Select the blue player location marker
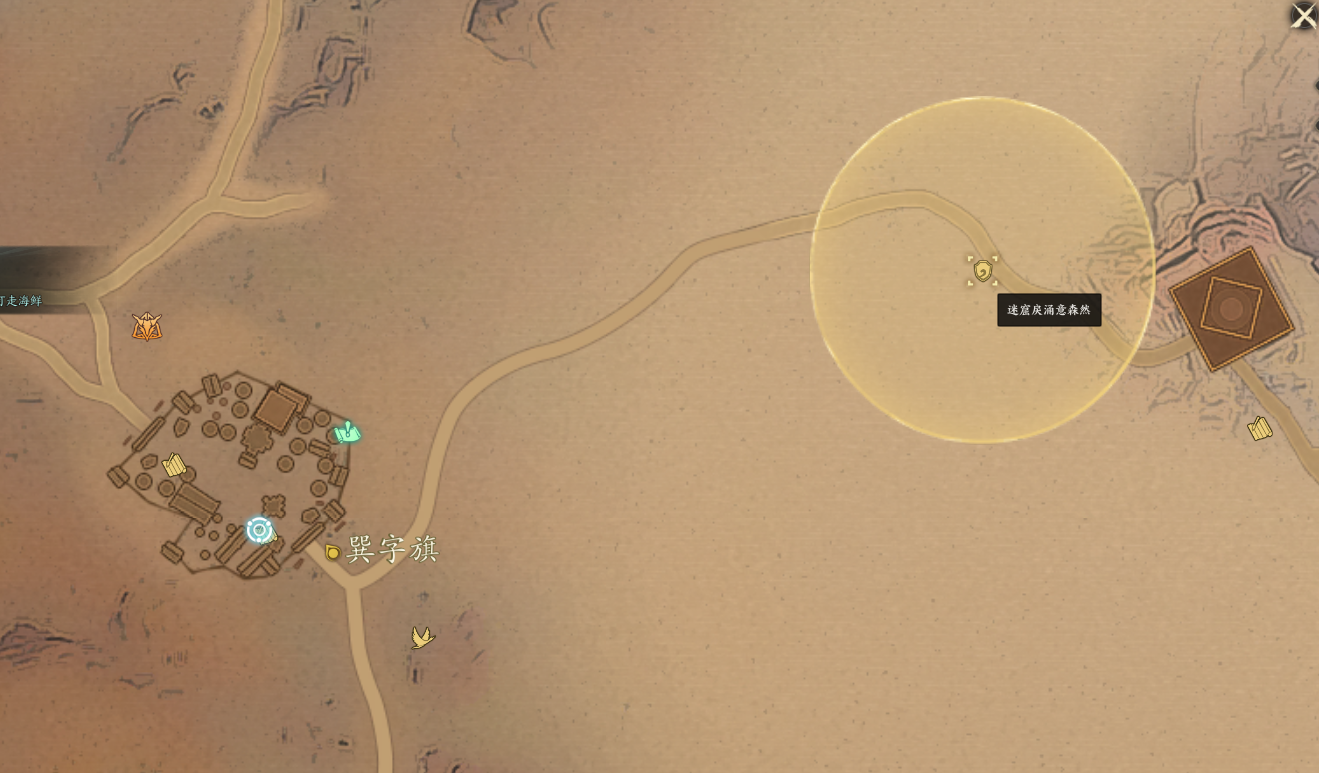 (x=259, y=530)
